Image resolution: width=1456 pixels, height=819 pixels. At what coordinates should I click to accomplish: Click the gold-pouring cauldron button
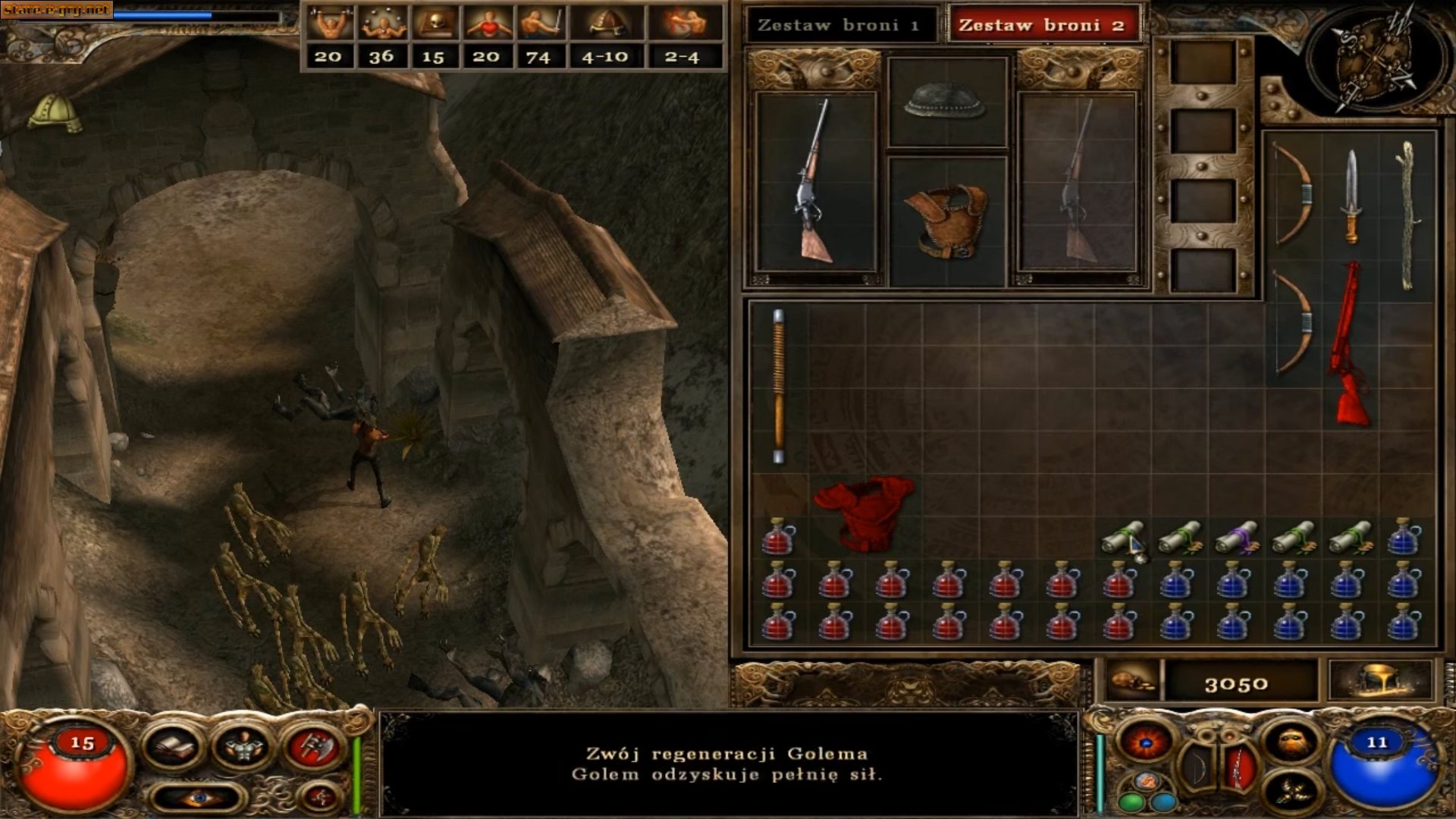(1380, 681)
